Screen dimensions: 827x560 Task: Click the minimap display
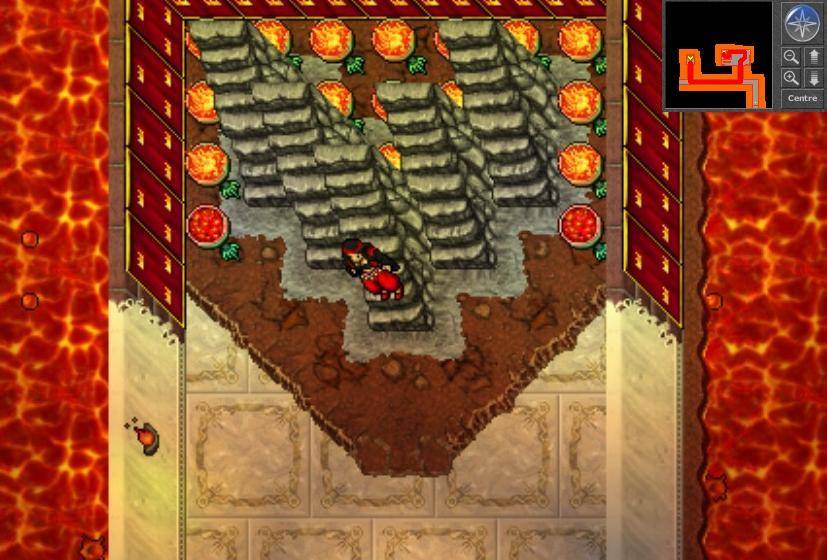[718, 54]
